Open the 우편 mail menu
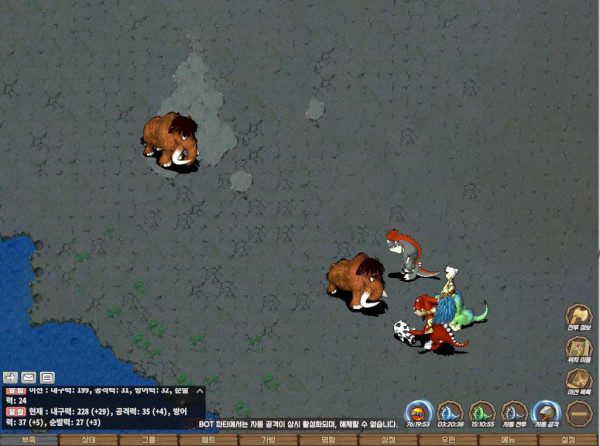Screen dimensions: 600x446 pyautogui.click(x=449, y=440)
